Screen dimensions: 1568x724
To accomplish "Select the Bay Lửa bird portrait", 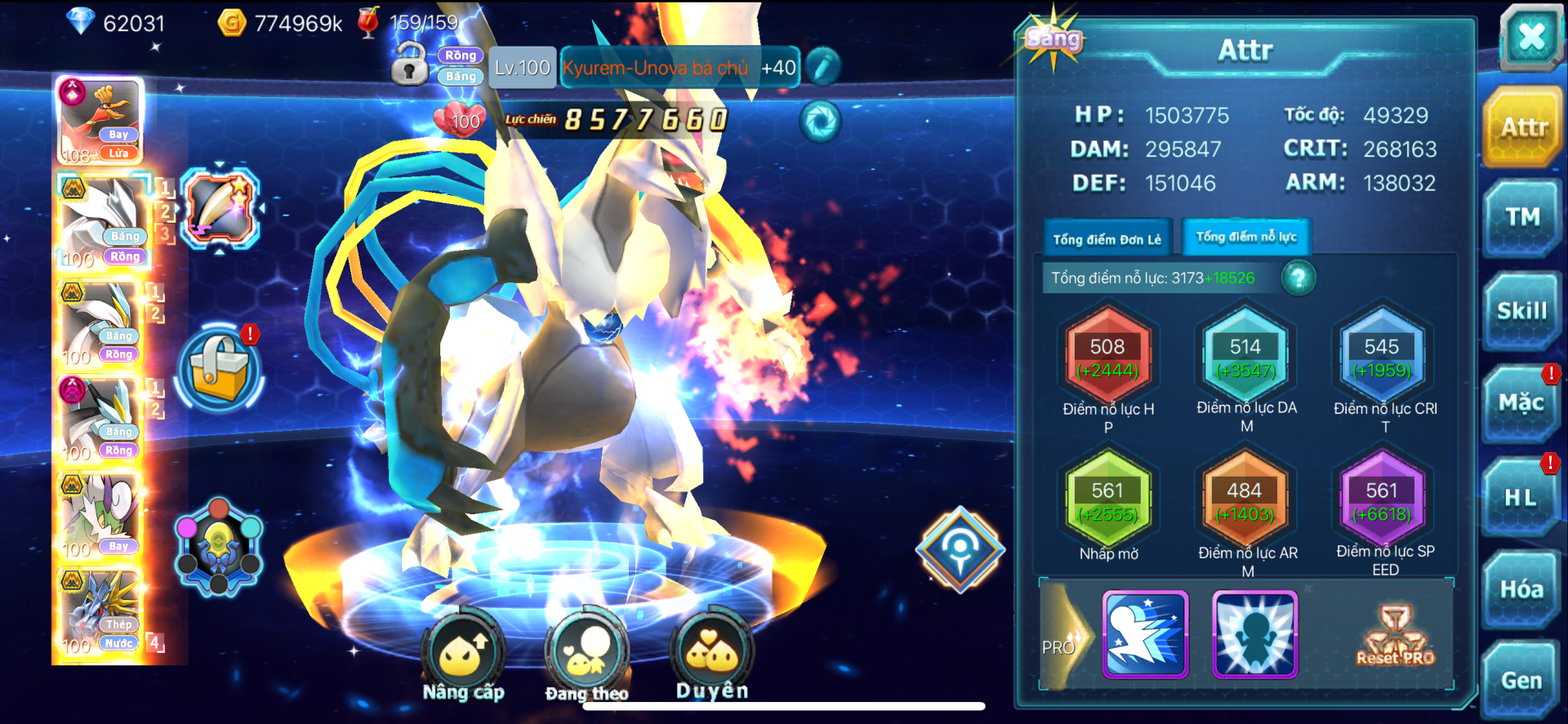I will (100, 121).
